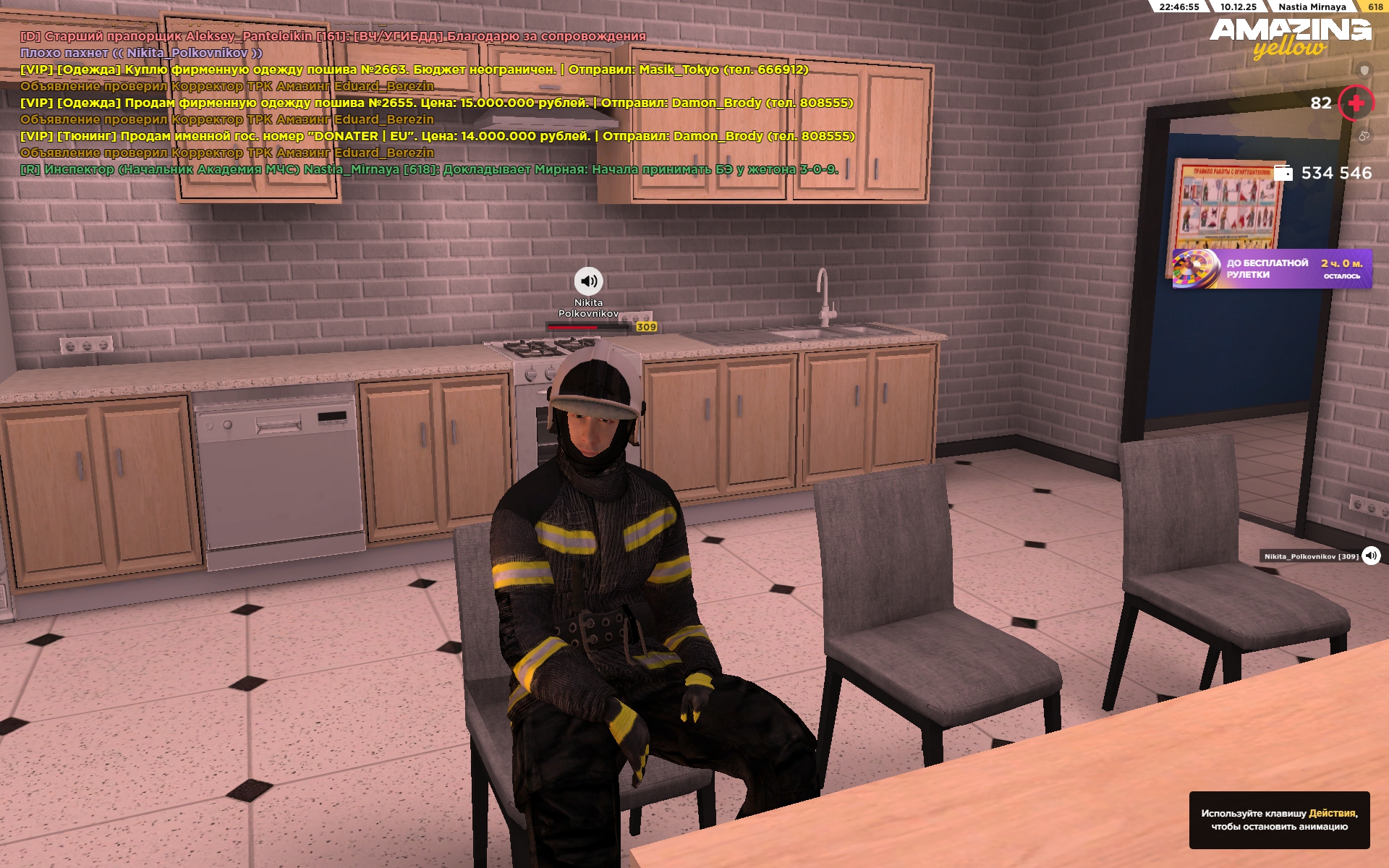The image size is (1389, 868).
Task: Click Masik_Tokyo's clothing purchase ad in chat
Action: coord(414,69)
